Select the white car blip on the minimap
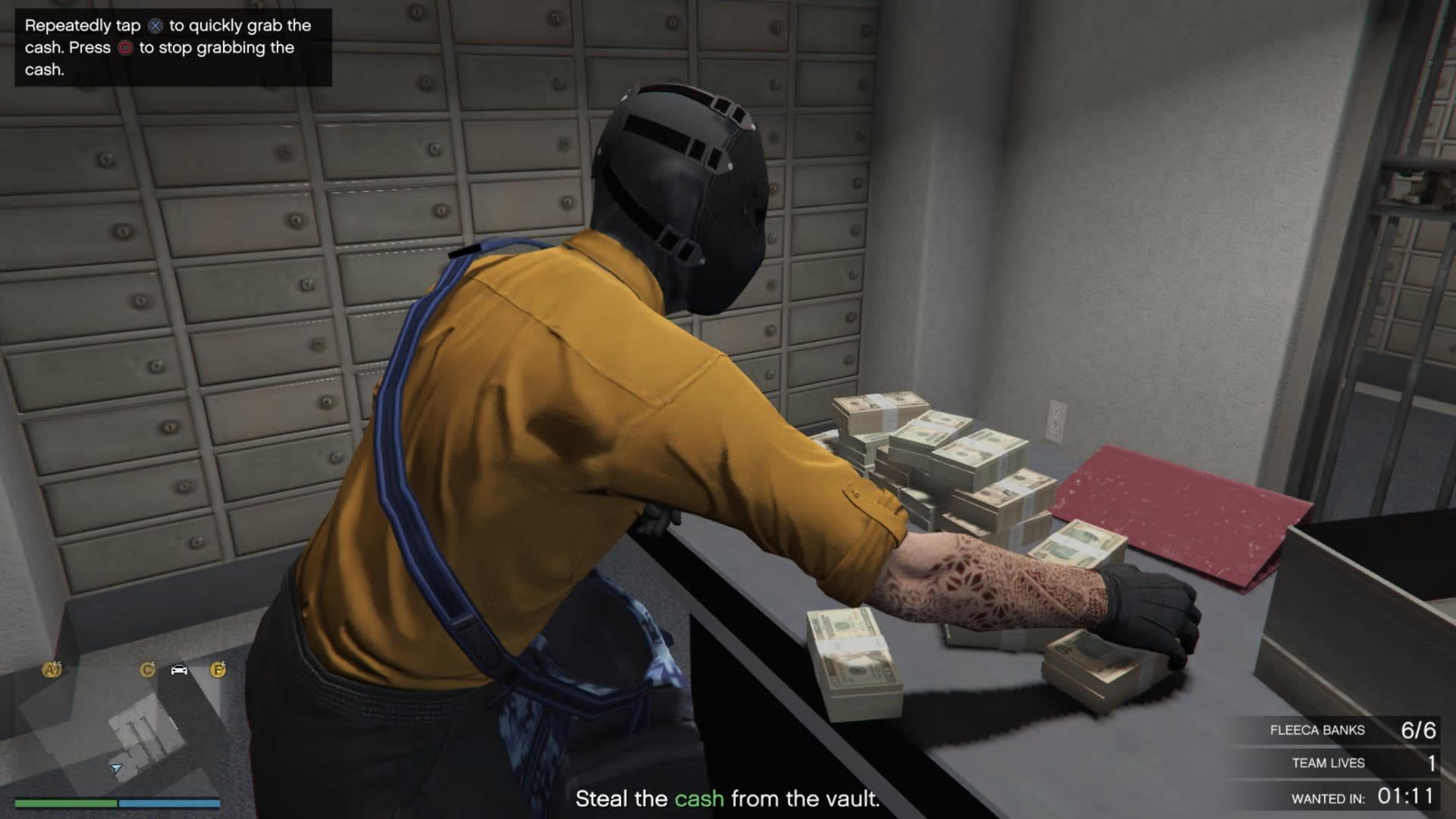The width and height of the screenshot is (1456, 819). 179,670
